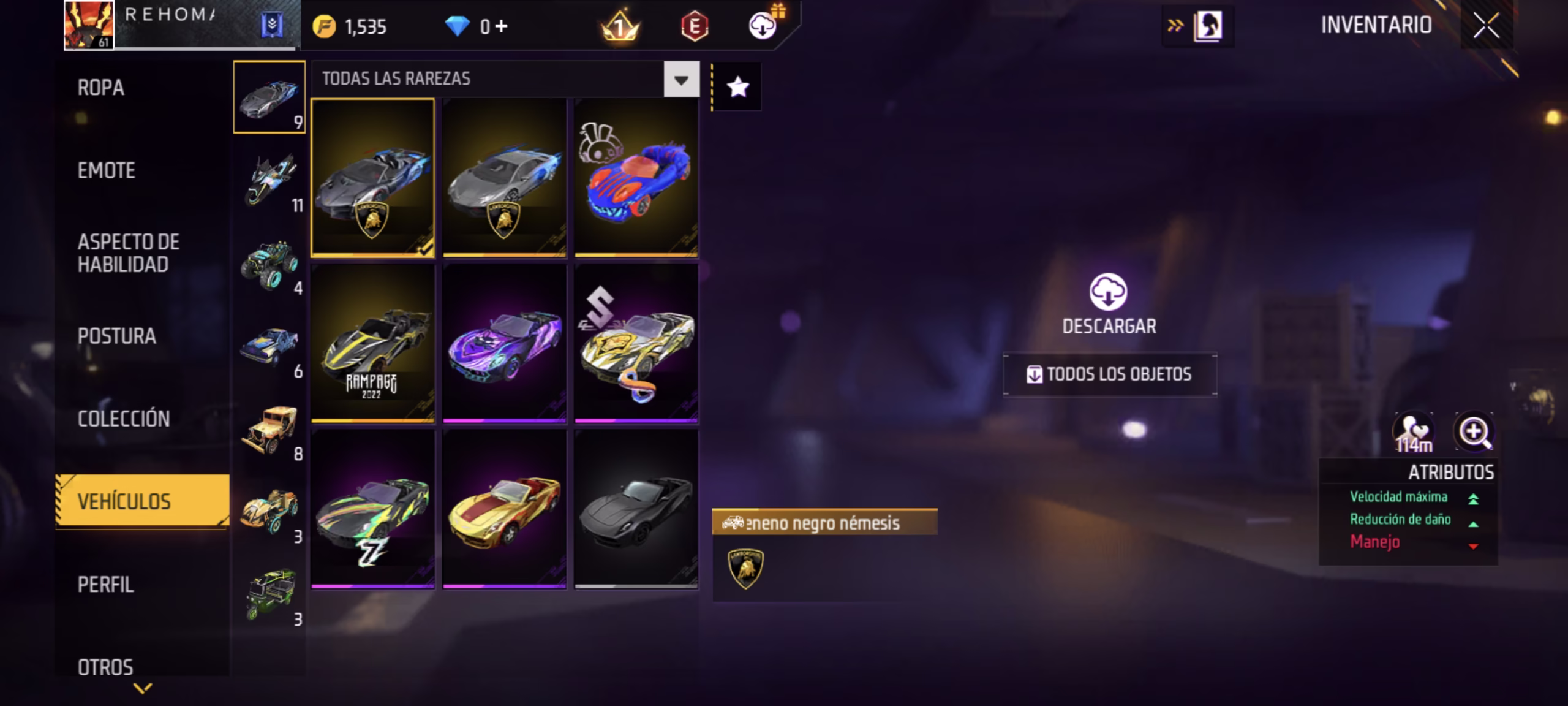Switch to the Emote category

coord(107,170)
